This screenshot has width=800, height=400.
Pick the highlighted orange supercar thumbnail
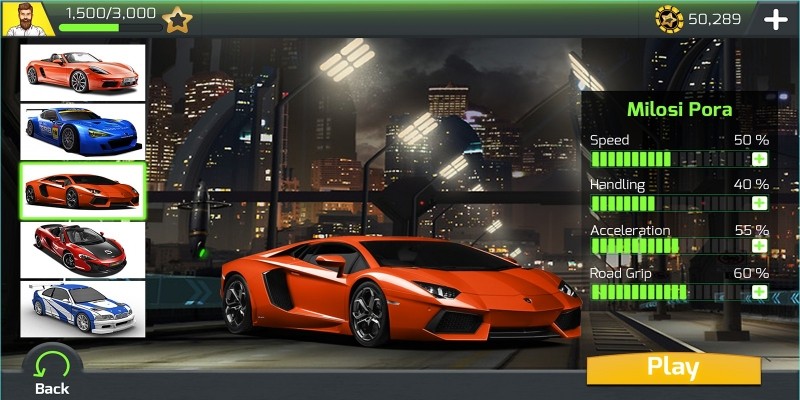pyautogui.click(x=83, y=190)
